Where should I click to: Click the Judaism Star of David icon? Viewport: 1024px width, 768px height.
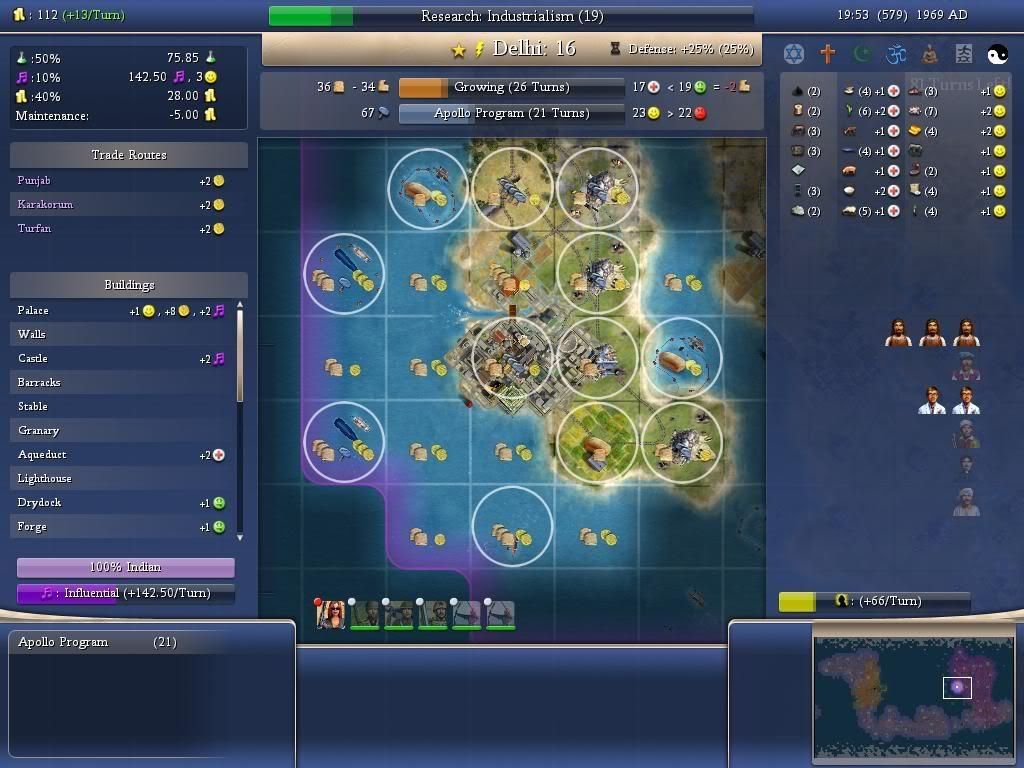(x=794, y=54)
